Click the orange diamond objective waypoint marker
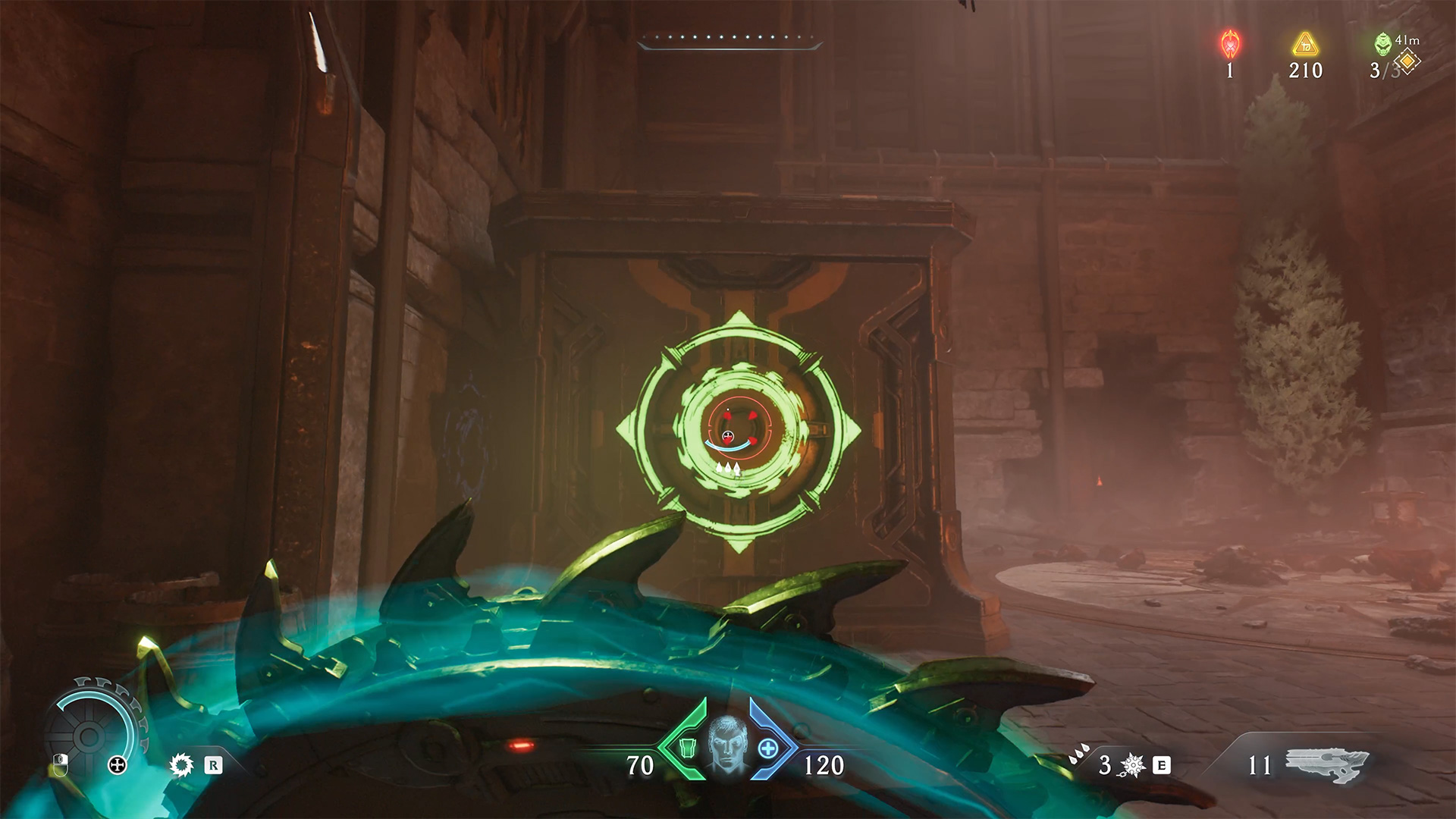 [1407, 60]
